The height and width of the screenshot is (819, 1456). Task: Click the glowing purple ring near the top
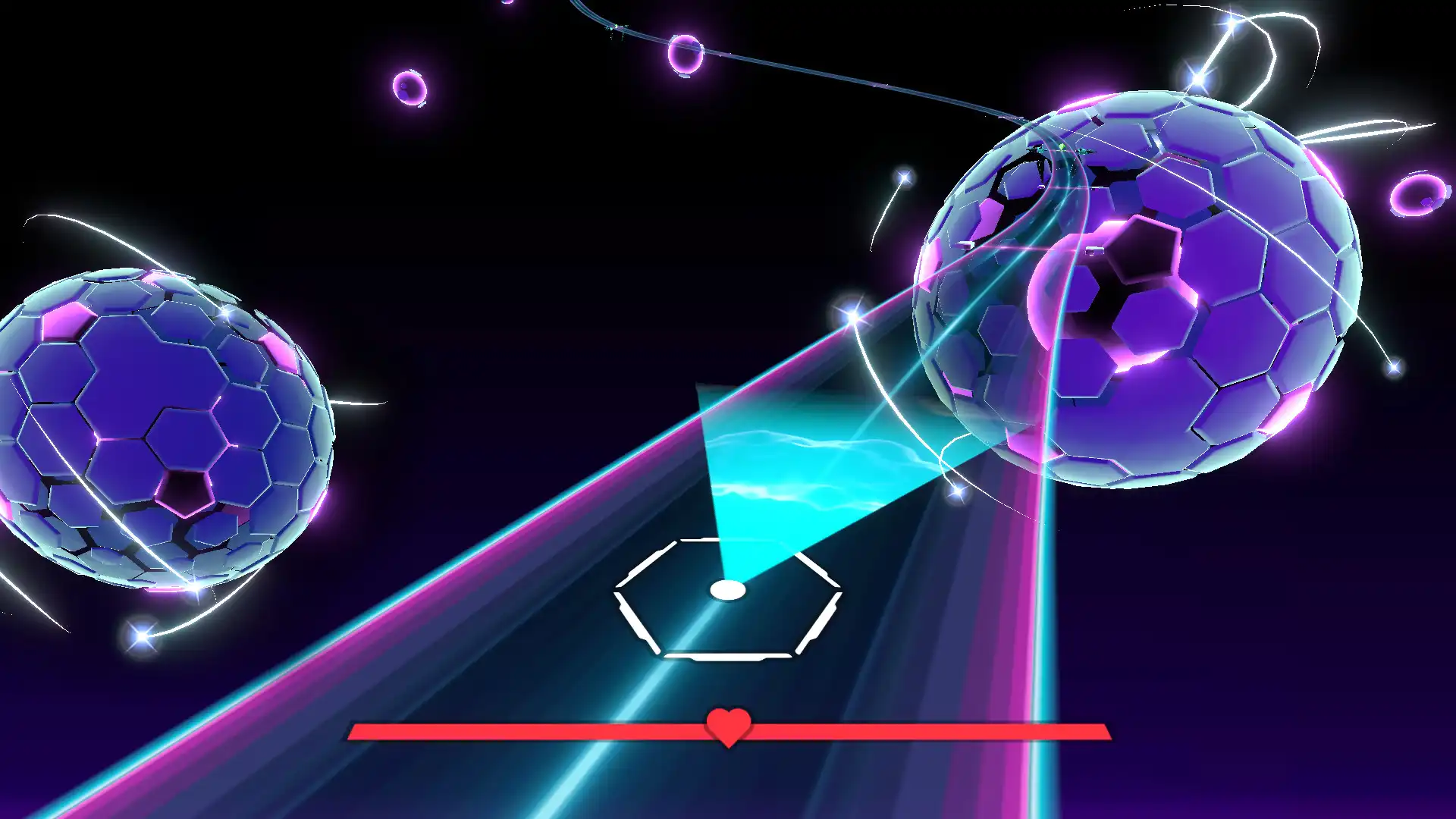tap(686, 57)
